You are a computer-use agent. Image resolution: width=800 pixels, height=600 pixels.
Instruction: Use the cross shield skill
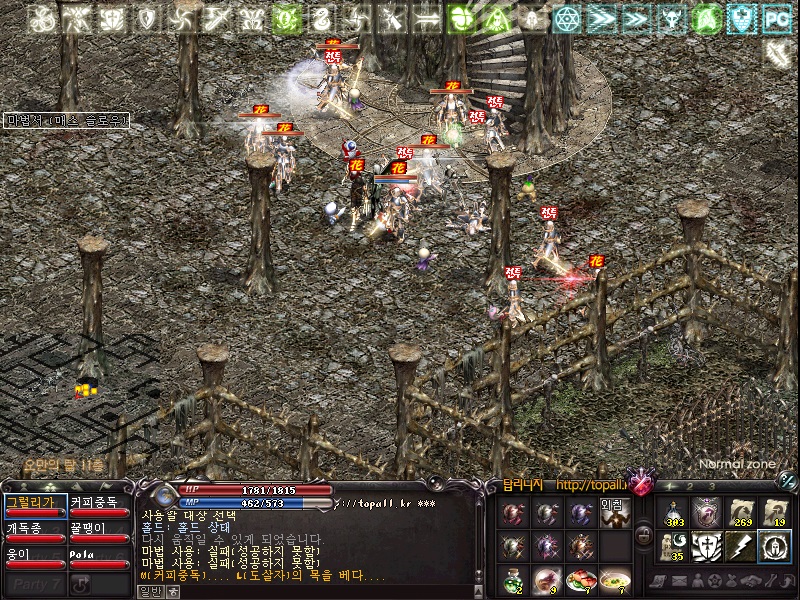click(x=707, y=546)
